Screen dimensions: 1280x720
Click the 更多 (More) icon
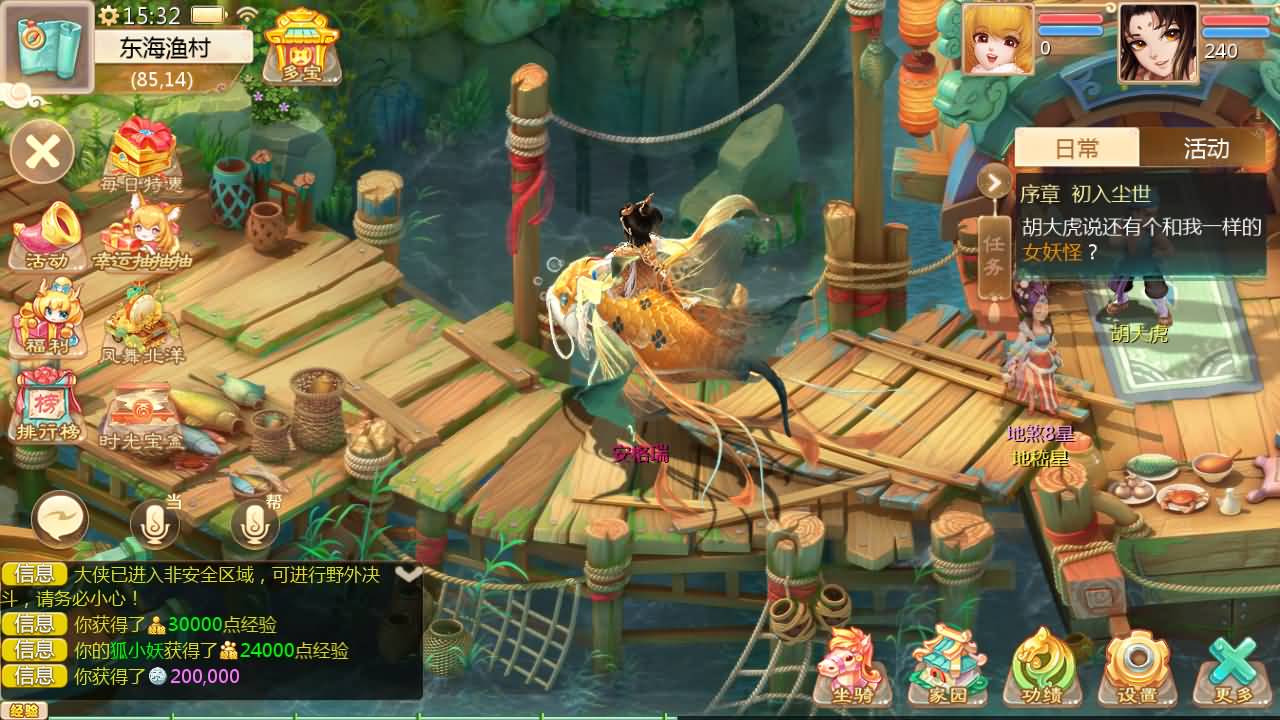click(x=1228, y=665)
